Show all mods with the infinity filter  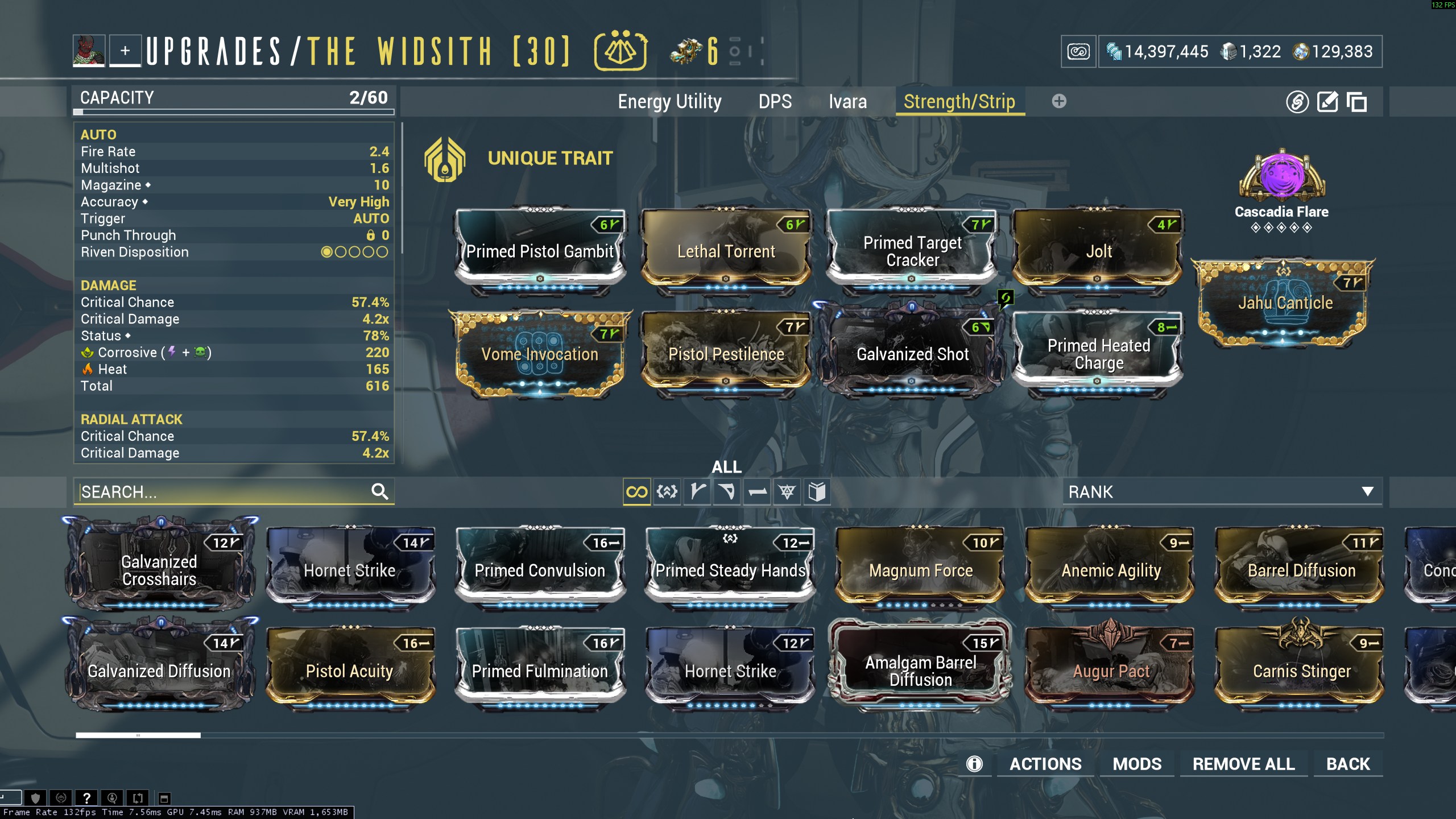(x=636, y=492)
